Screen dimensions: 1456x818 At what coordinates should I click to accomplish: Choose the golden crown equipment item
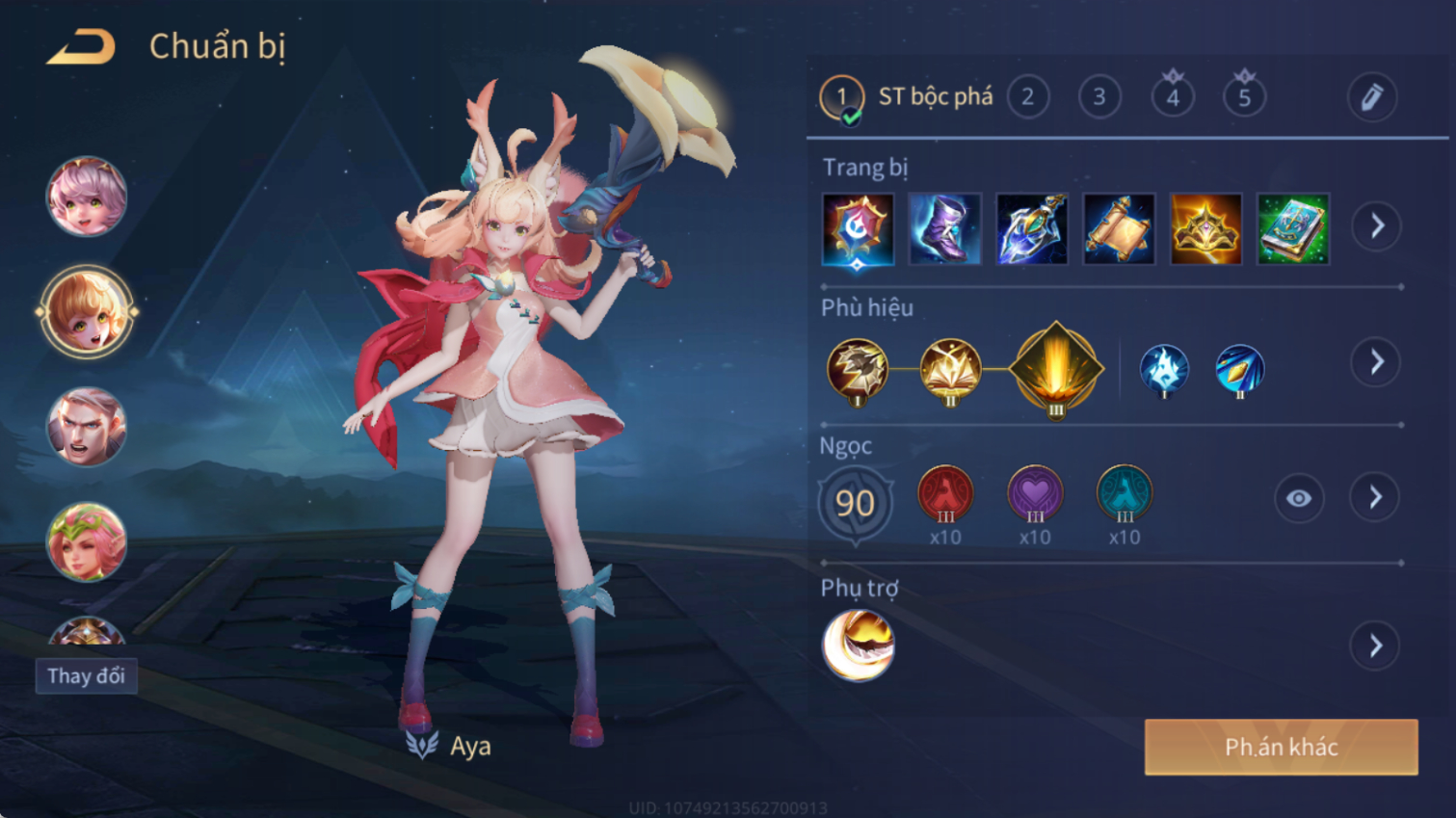click(1205, 229)
